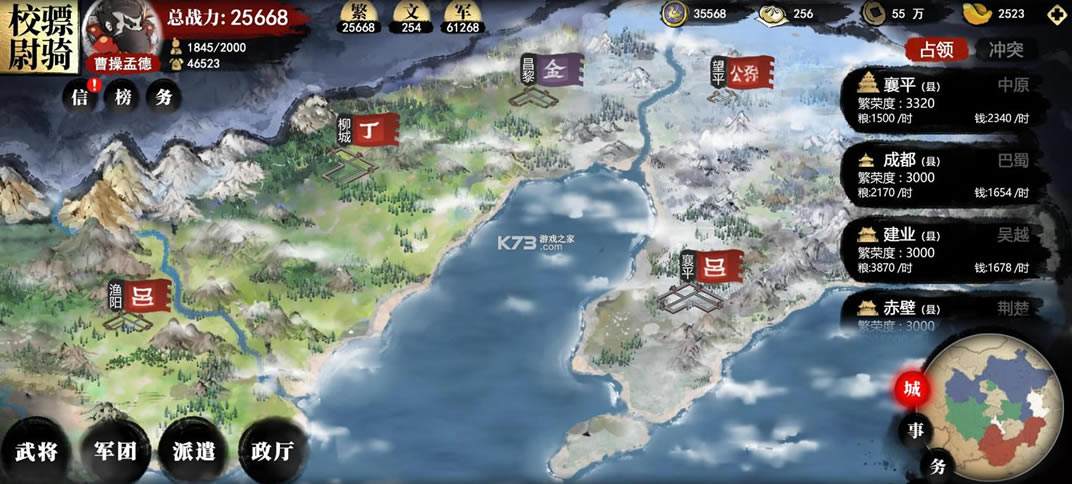Open the 武将 generals menu
This screenshot has width=1072, height=484.
coord(37,450)
